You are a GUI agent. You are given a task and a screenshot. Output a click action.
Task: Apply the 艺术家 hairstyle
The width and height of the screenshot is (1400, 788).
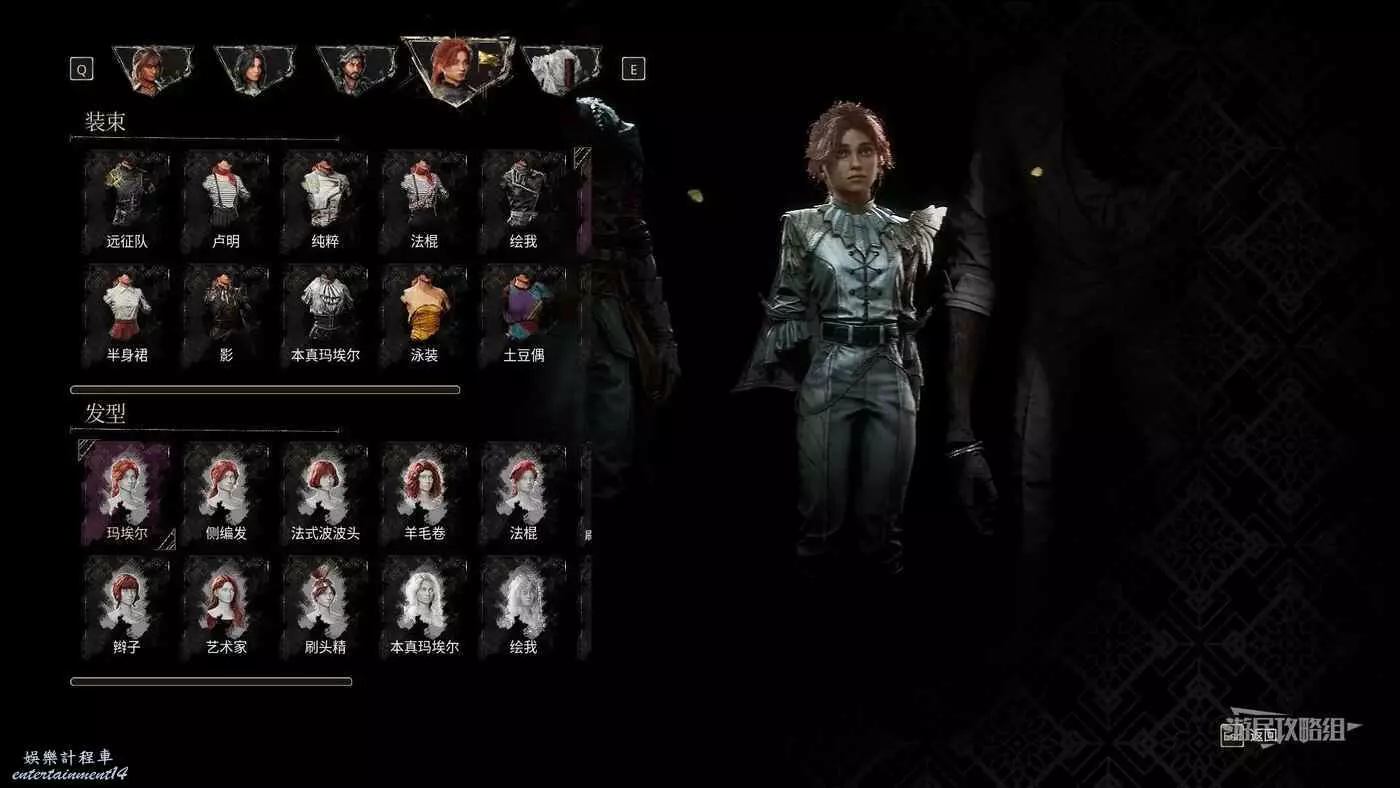(x=226, y=607)
